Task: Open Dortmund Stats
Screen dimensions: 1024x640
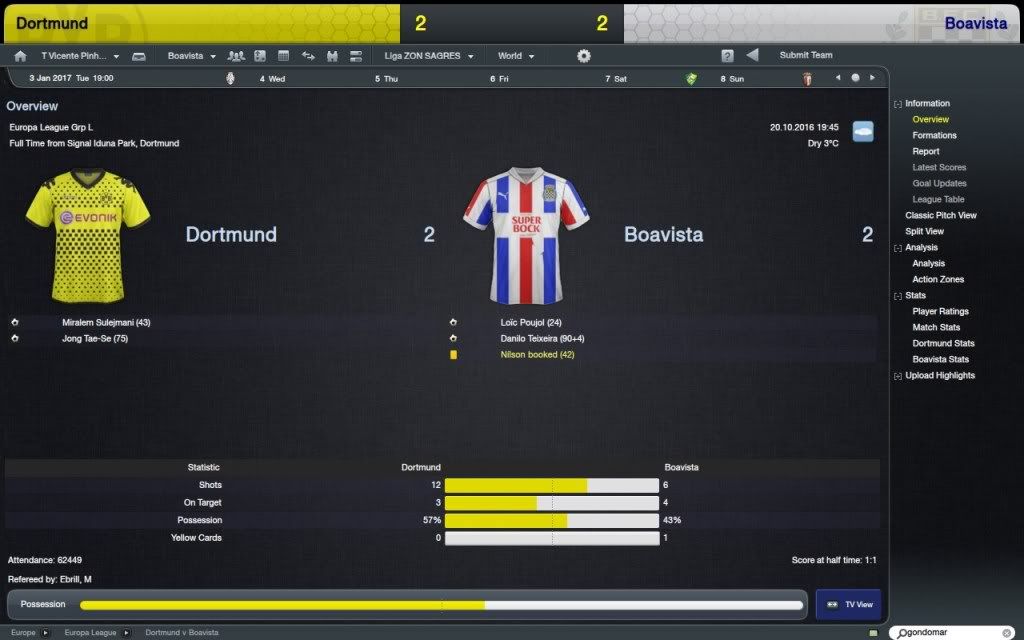Action: tap(943, 343)
